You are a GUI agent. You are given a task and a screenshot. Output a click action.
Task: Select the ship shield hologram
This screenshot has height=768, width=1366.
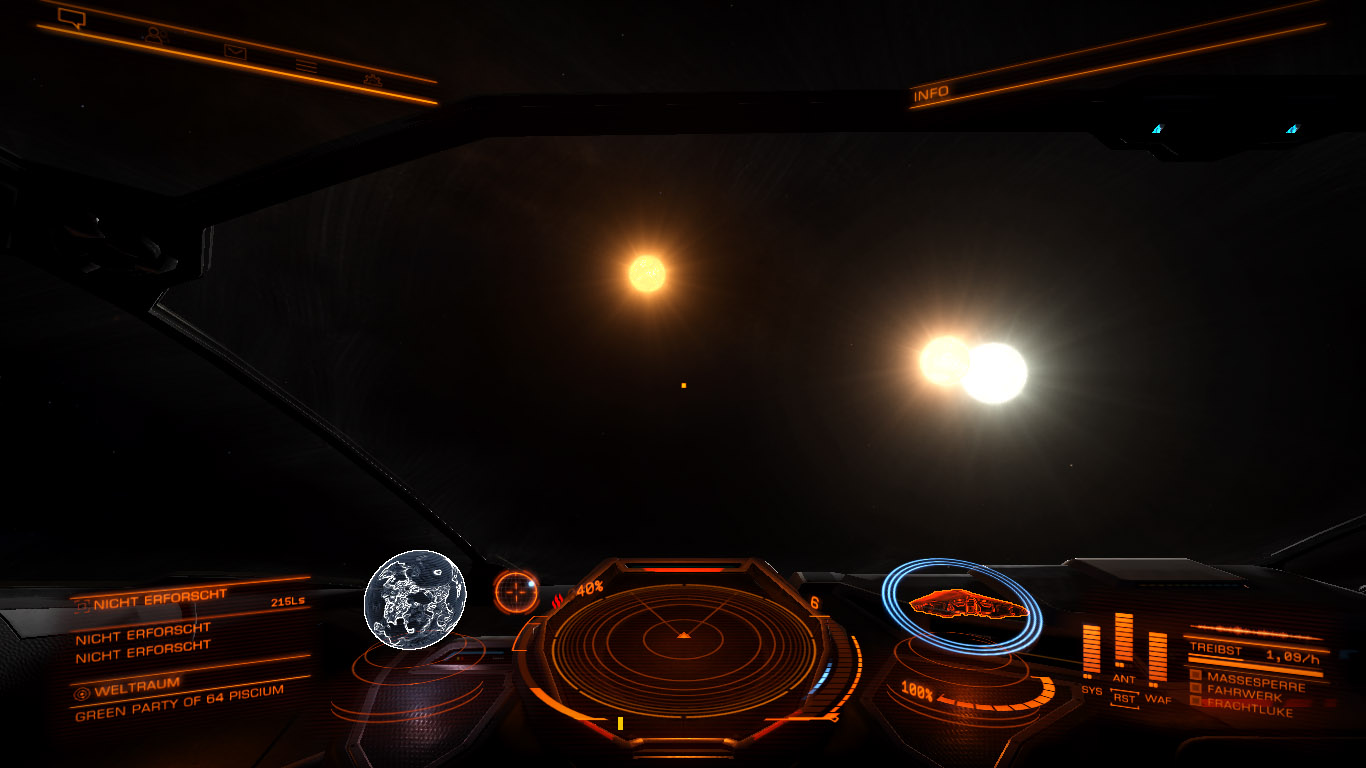[x=961, y=606]
